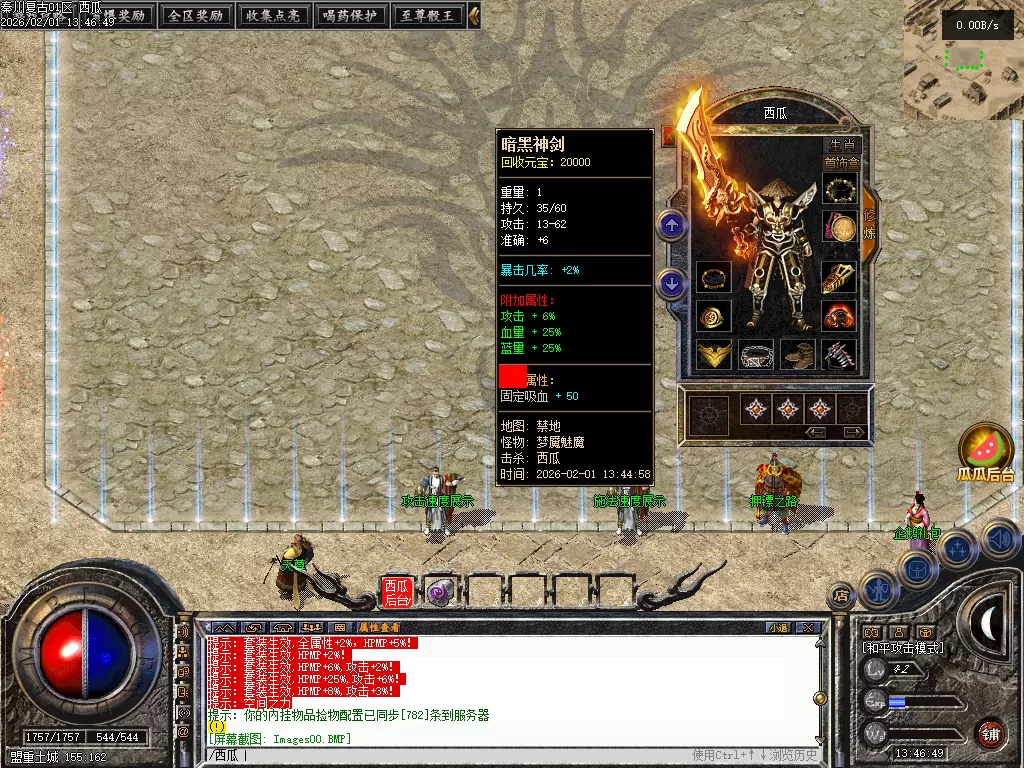The width and height of the screenshot is (1024, 768).
Task: Open the 首饰盒 jewelry box
Action: (x=841, y=162)
